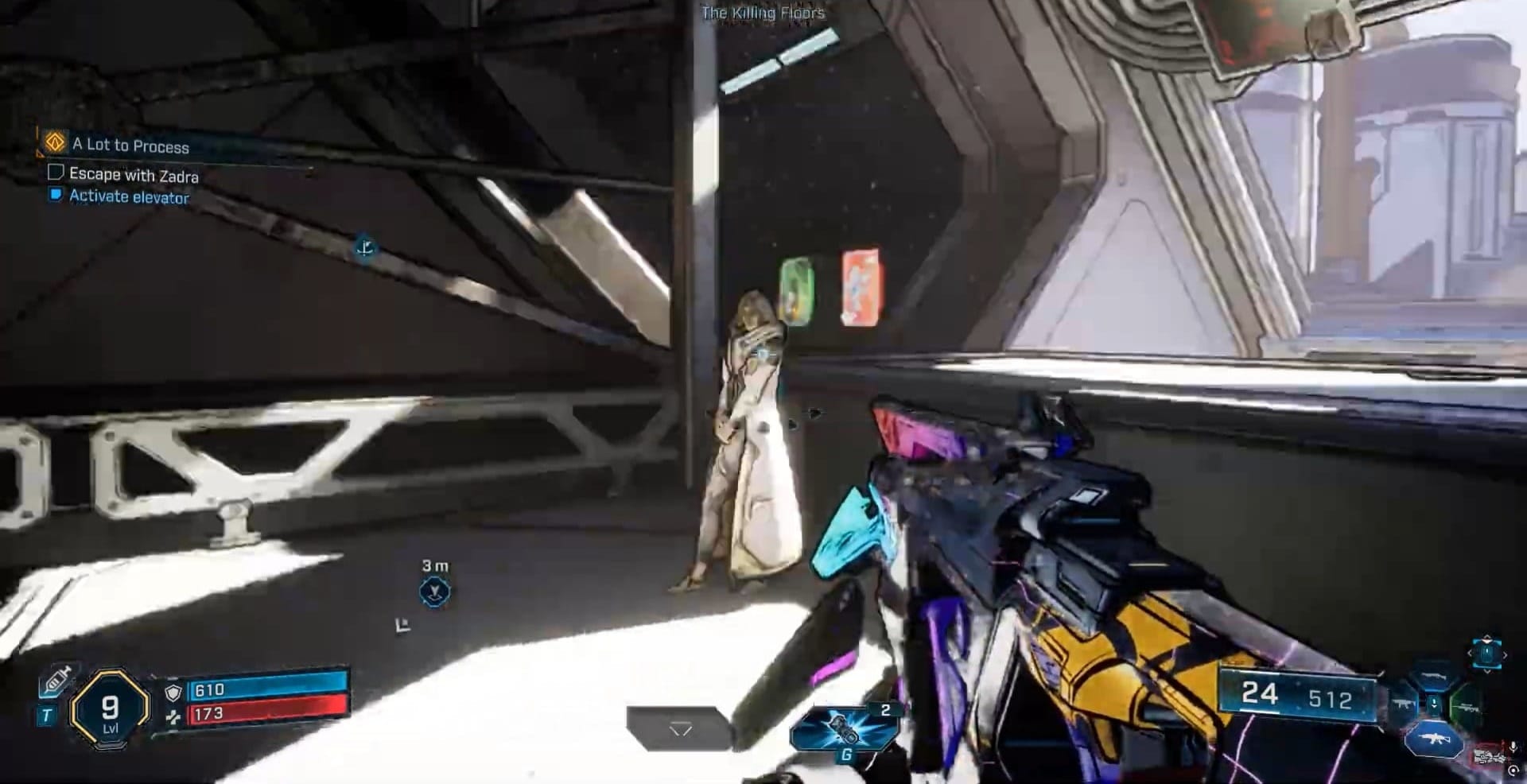The height and width of the screenshot is (784, 1527).
Task: Select the healing syringe icon
Action: [57, 682]
